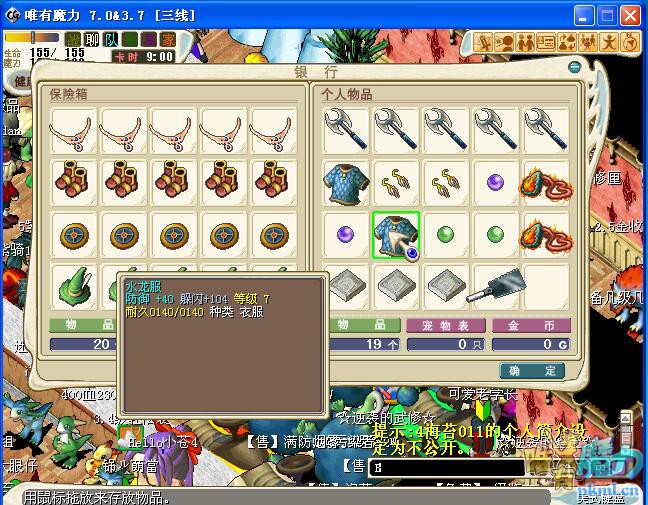The height and width of the screenshot is (505, 648).
Task: Click the chat message input box
Action: [446, 467]
